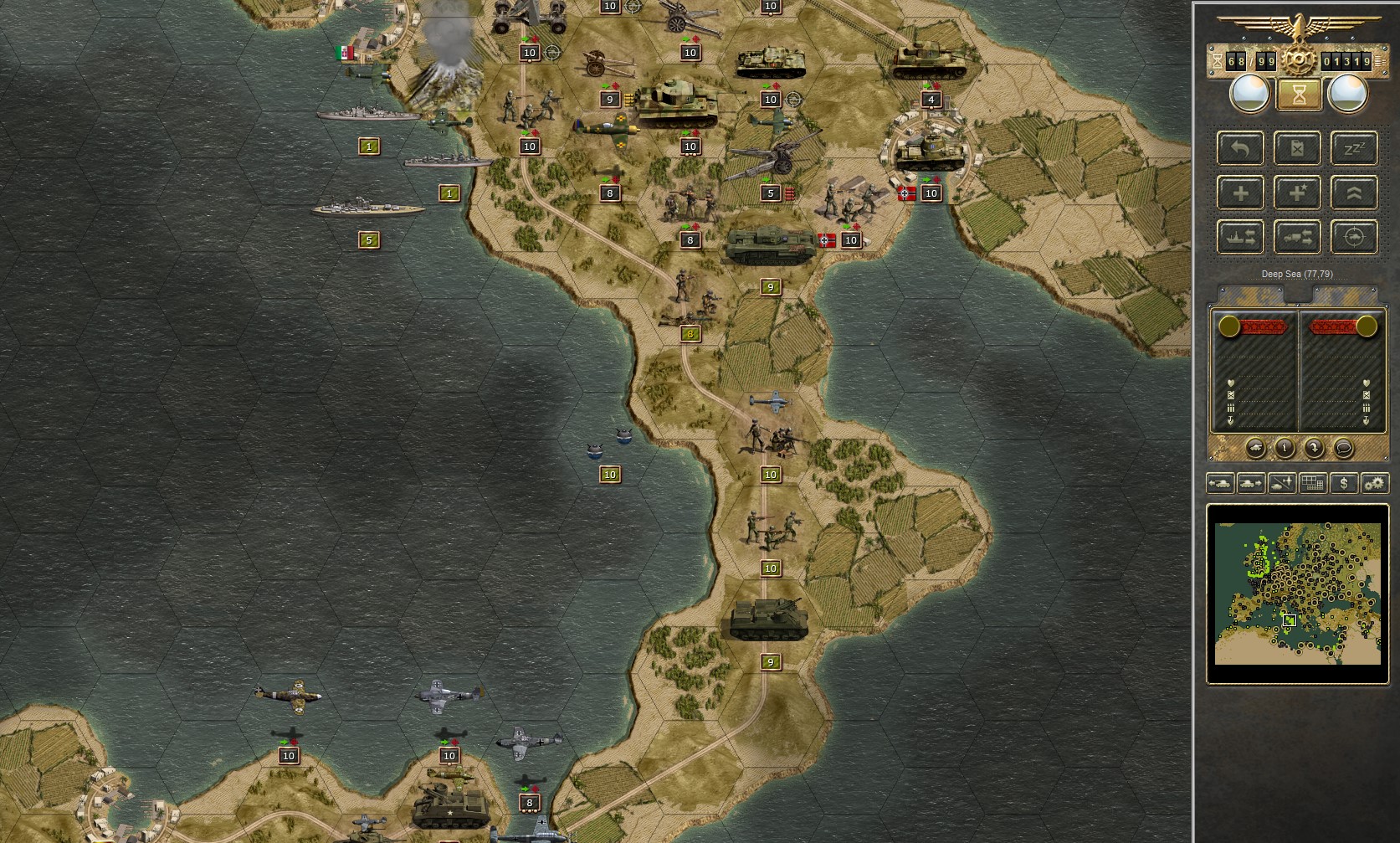Toggle the strategic grid map view
The width and height of the screenshot is (1400, 843).
click(1312, 483)
